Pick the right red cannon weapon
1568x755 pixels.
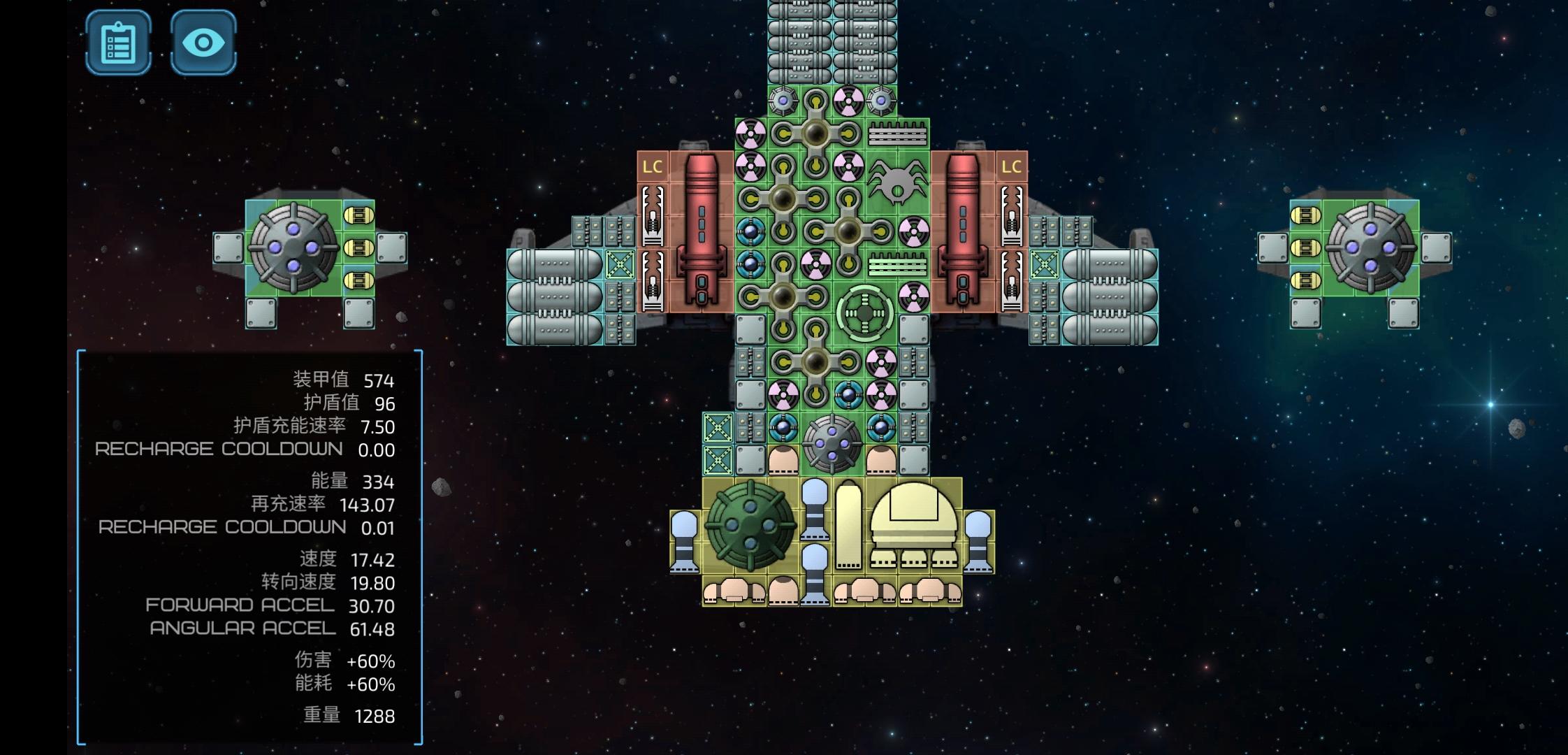(x=962, y=229)
